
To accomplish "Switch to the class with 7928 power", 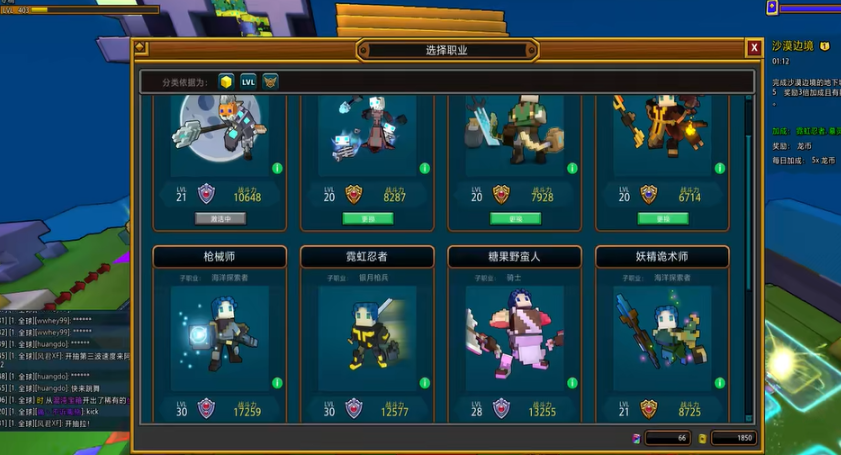I will [x=515, y=218].
